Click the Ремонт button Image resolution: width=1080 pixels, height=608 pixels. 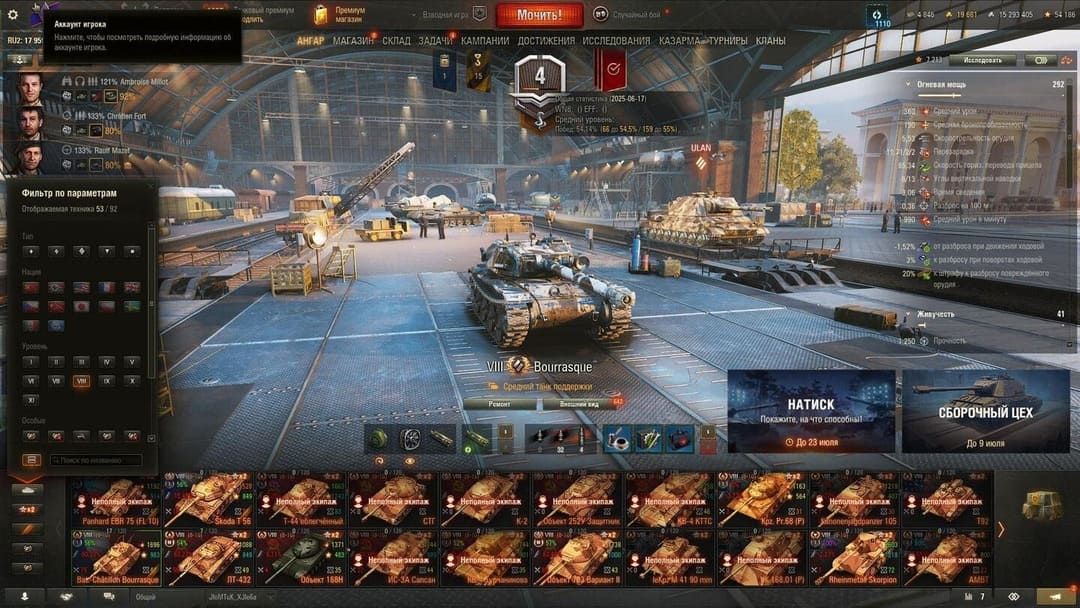tap(499, 404)
